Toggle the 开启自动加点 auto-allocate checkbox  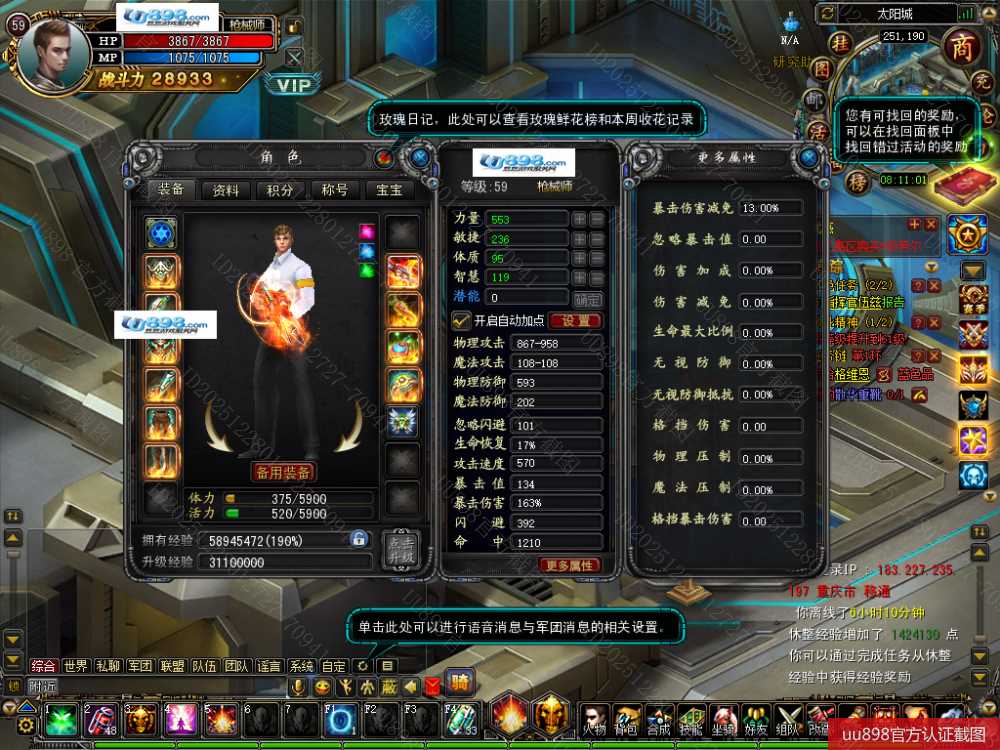461,321
